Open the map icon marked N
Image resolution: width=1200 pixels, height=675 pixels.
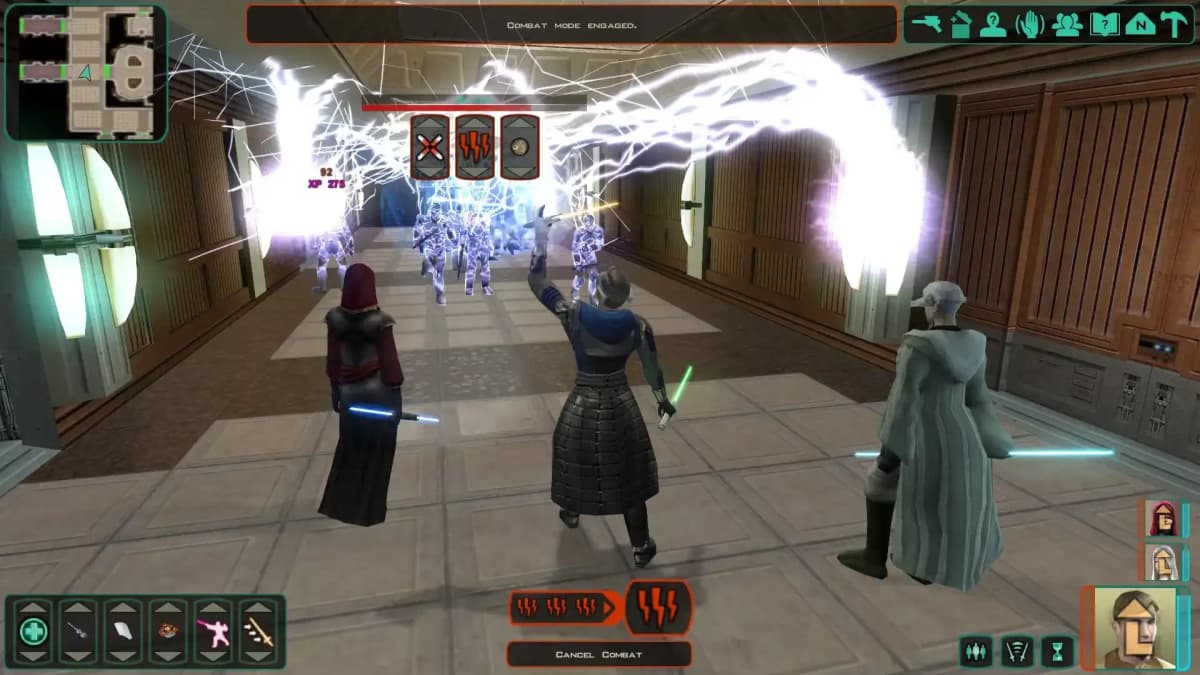[1139, 26]
